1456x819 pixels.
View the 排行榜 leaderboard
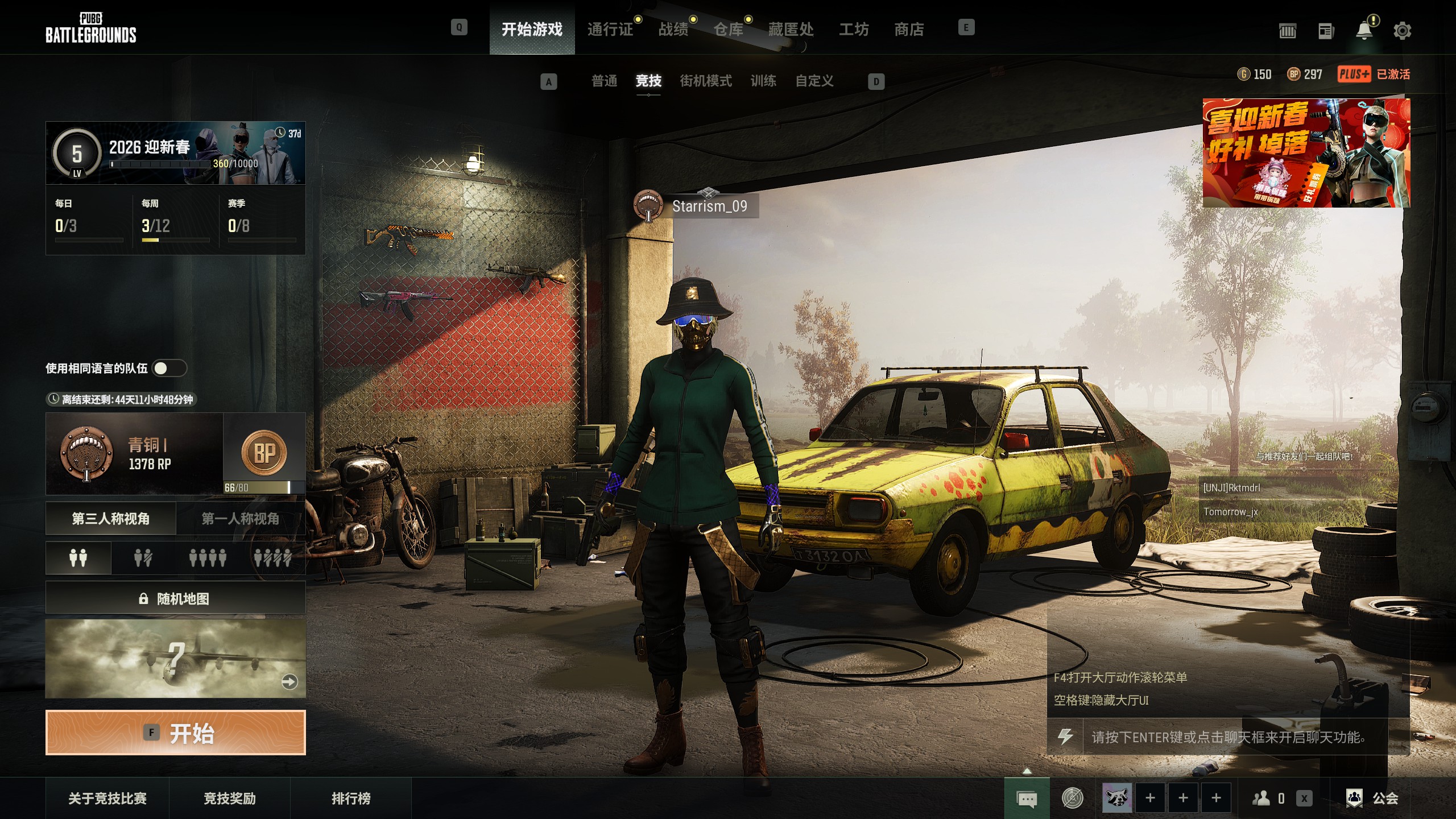(x=351, y=799)
